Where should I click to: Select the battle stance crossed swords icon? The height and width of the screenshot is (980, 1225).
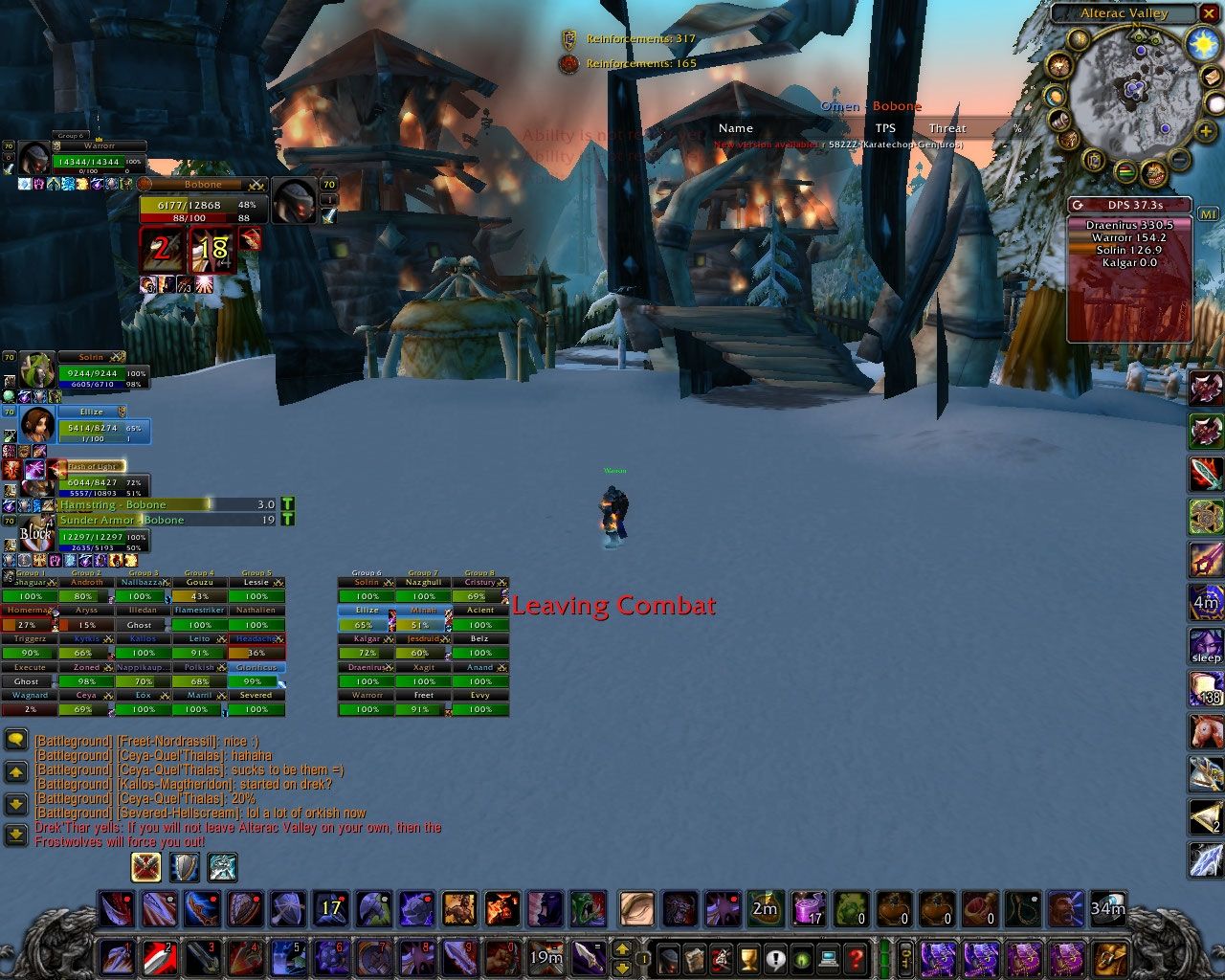146,867
